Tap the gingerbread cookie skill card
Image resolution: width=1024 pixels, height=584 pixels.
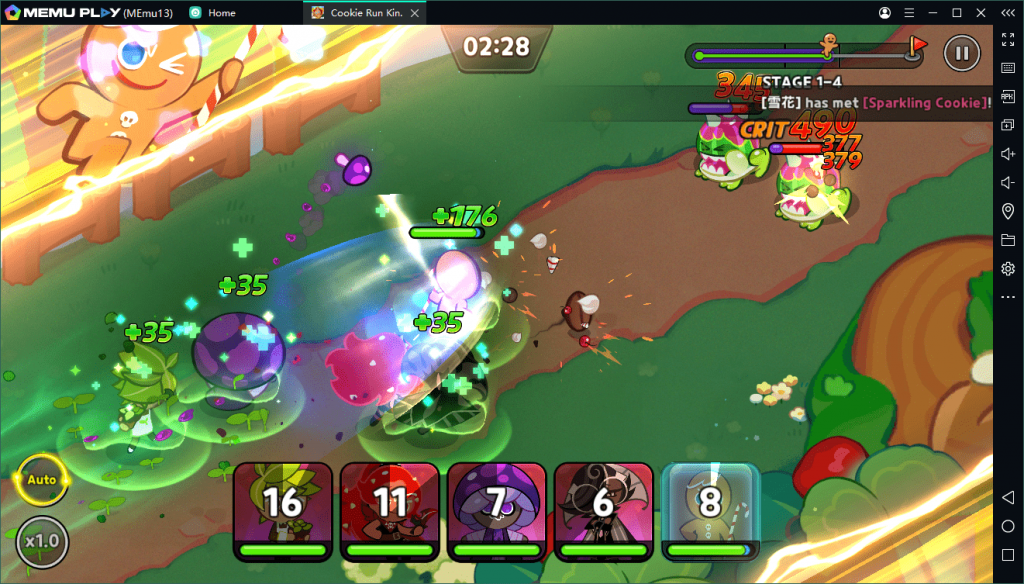(x=710, y=509)
